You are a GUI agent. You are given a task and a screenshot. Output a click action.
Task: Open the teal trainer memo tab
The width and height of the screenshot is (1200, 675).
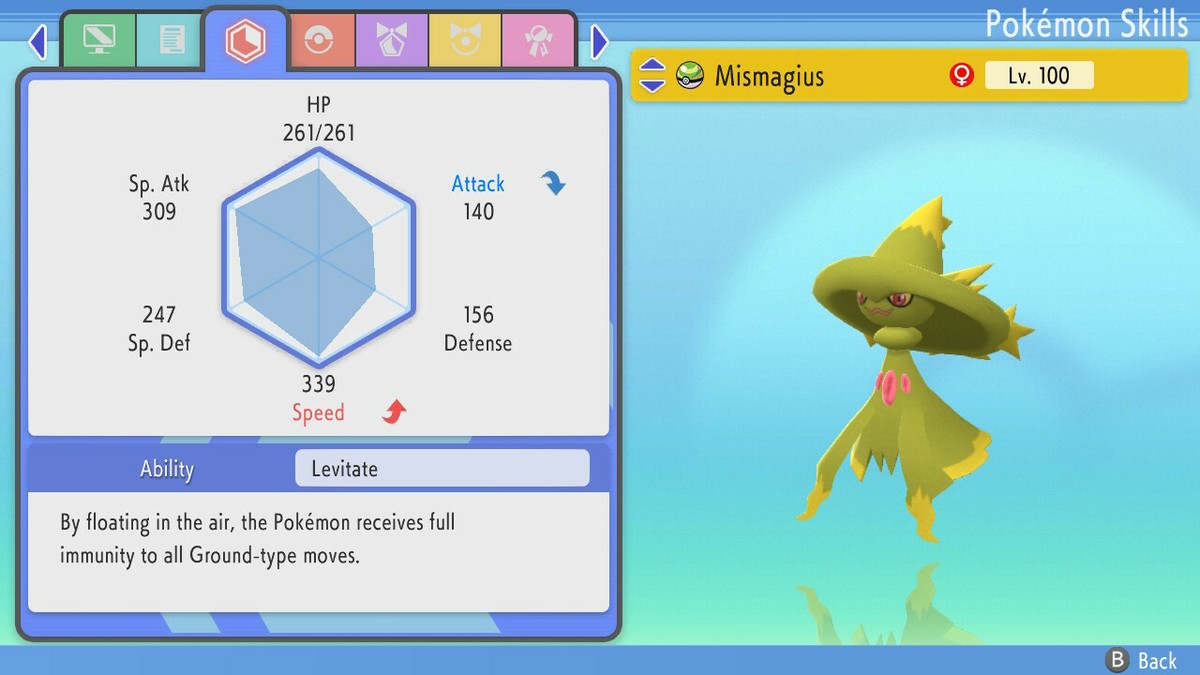(x=171, y=41)
